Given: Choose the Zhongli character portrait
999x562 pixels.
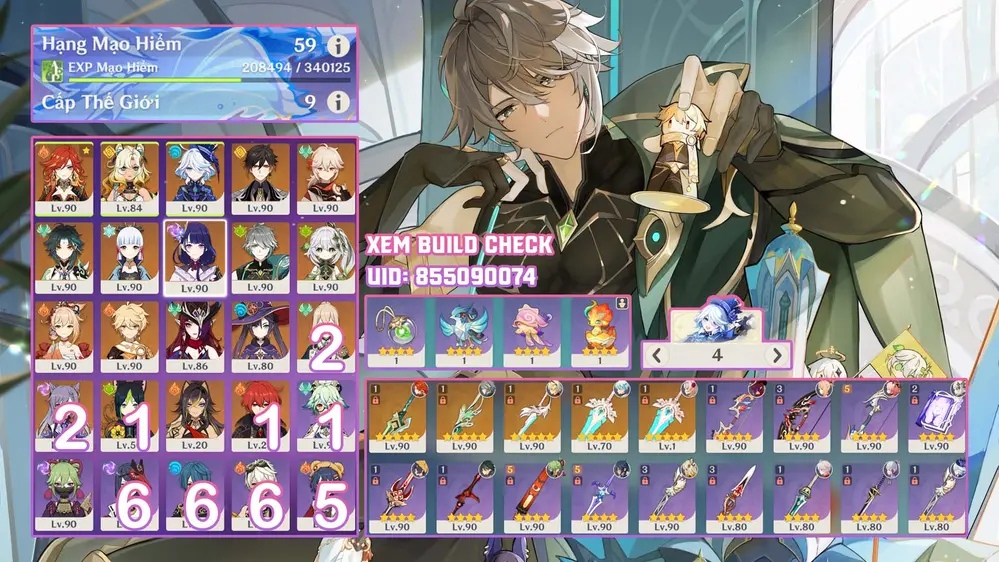Looking at the screenshot, I should point(259,179).
